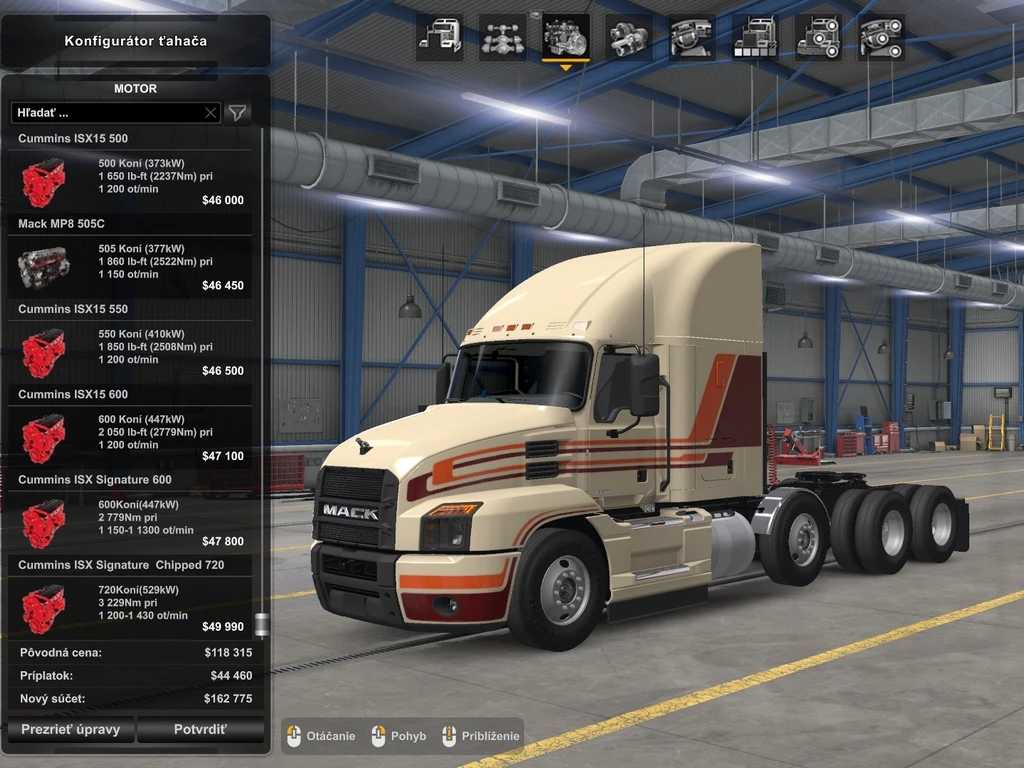This screenshot has height=768, width=1024.
Task: Open the highlighted engine category tab
Action: (566, 38)
